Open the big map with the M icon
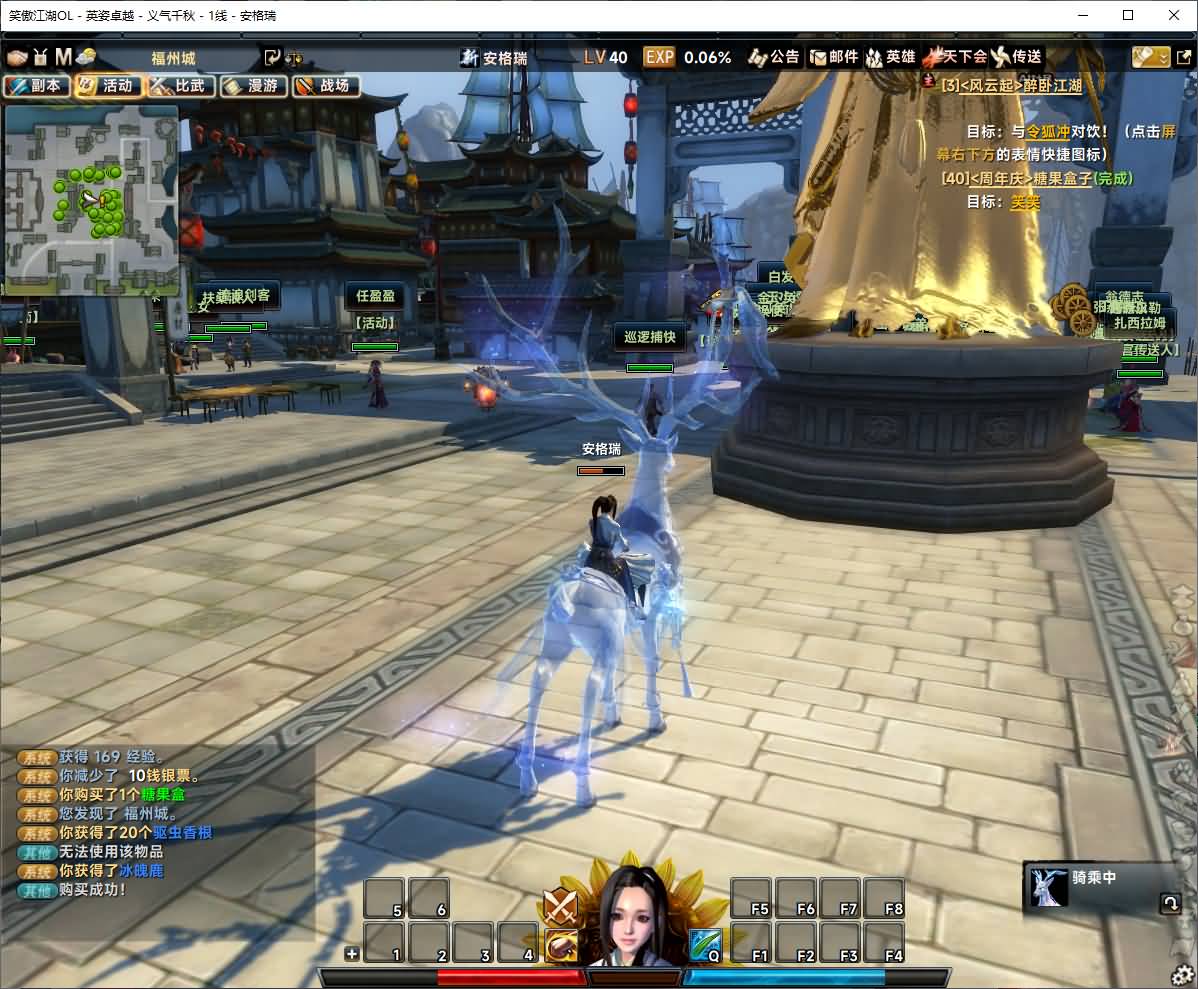Image resolution: width=1198 pixels, height=989 pixels. [63, 57]
